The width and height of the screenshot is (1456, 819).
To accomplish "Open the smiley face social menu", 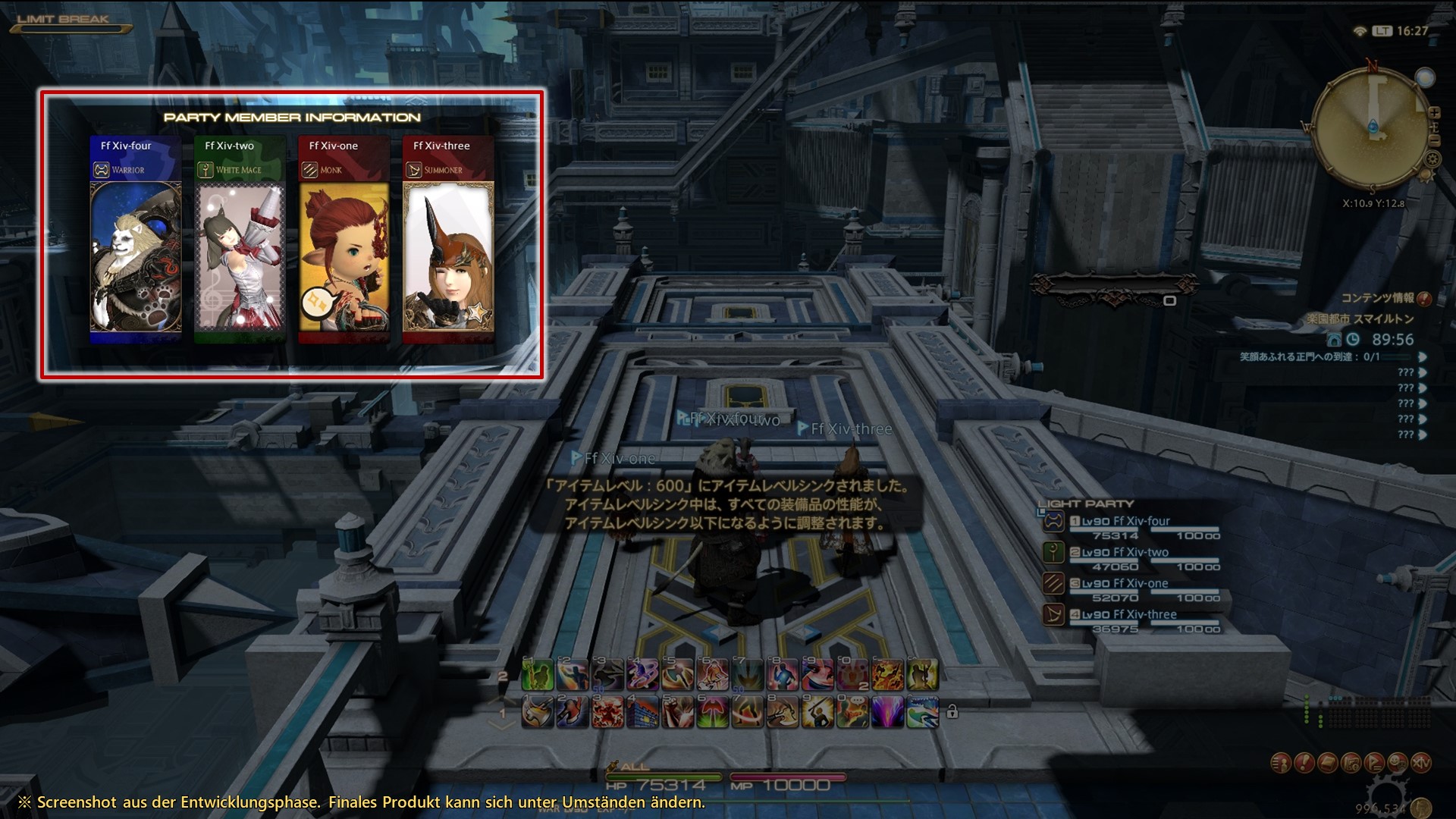I will 1398,762.
